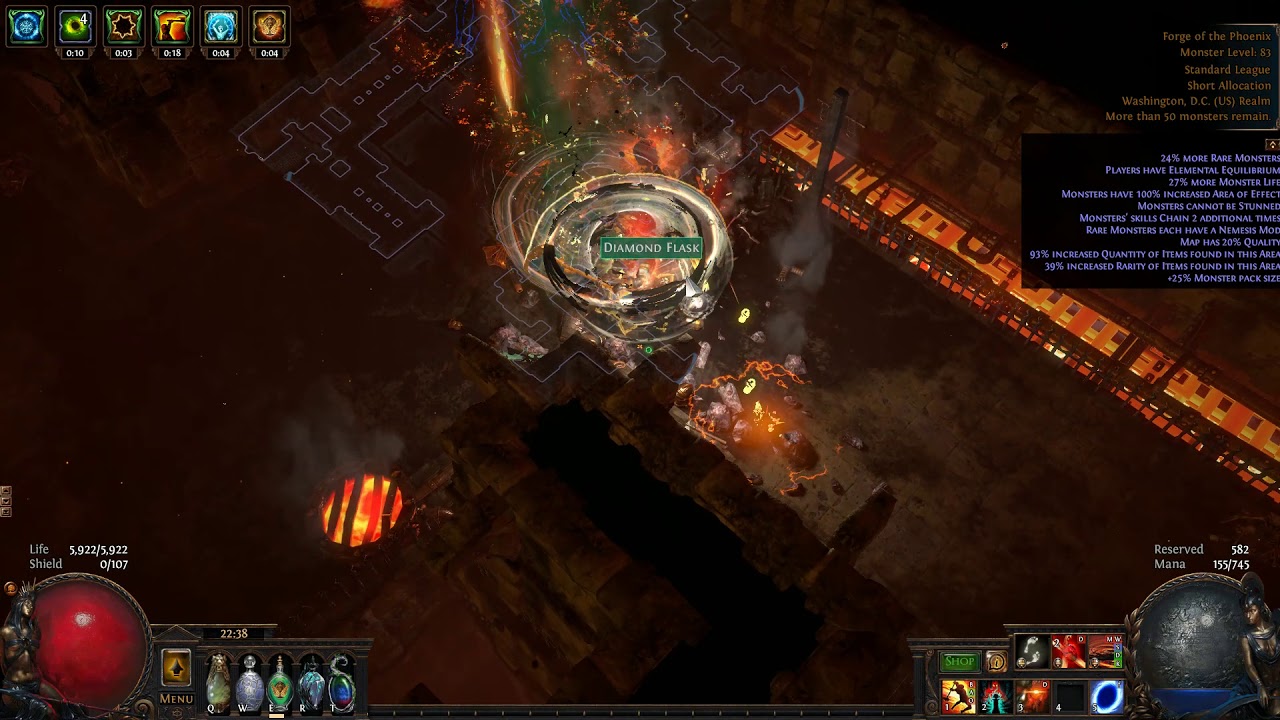Cast the fiery orb skill in slot 3
This screenshot has width=1280, height=720.
point(1032,696)
